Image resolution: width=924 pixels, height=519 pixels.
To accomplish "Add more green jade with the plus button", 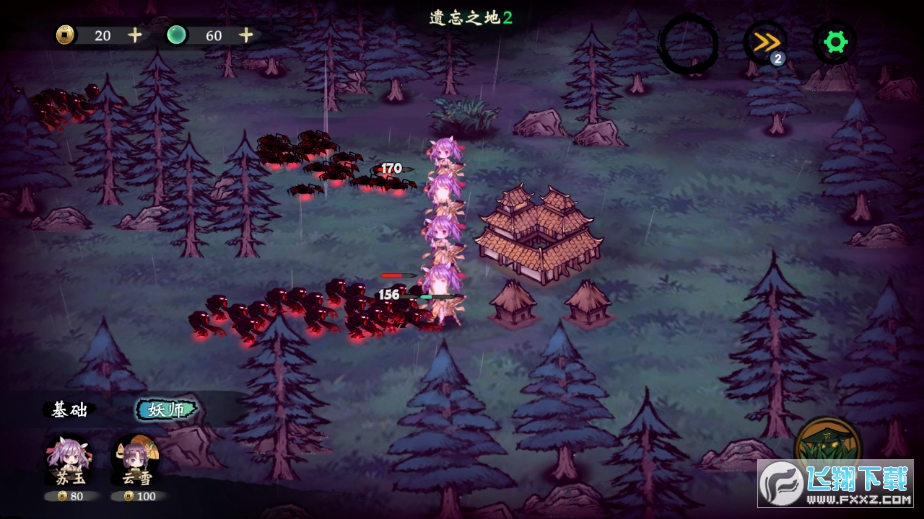I will point(246,36).
